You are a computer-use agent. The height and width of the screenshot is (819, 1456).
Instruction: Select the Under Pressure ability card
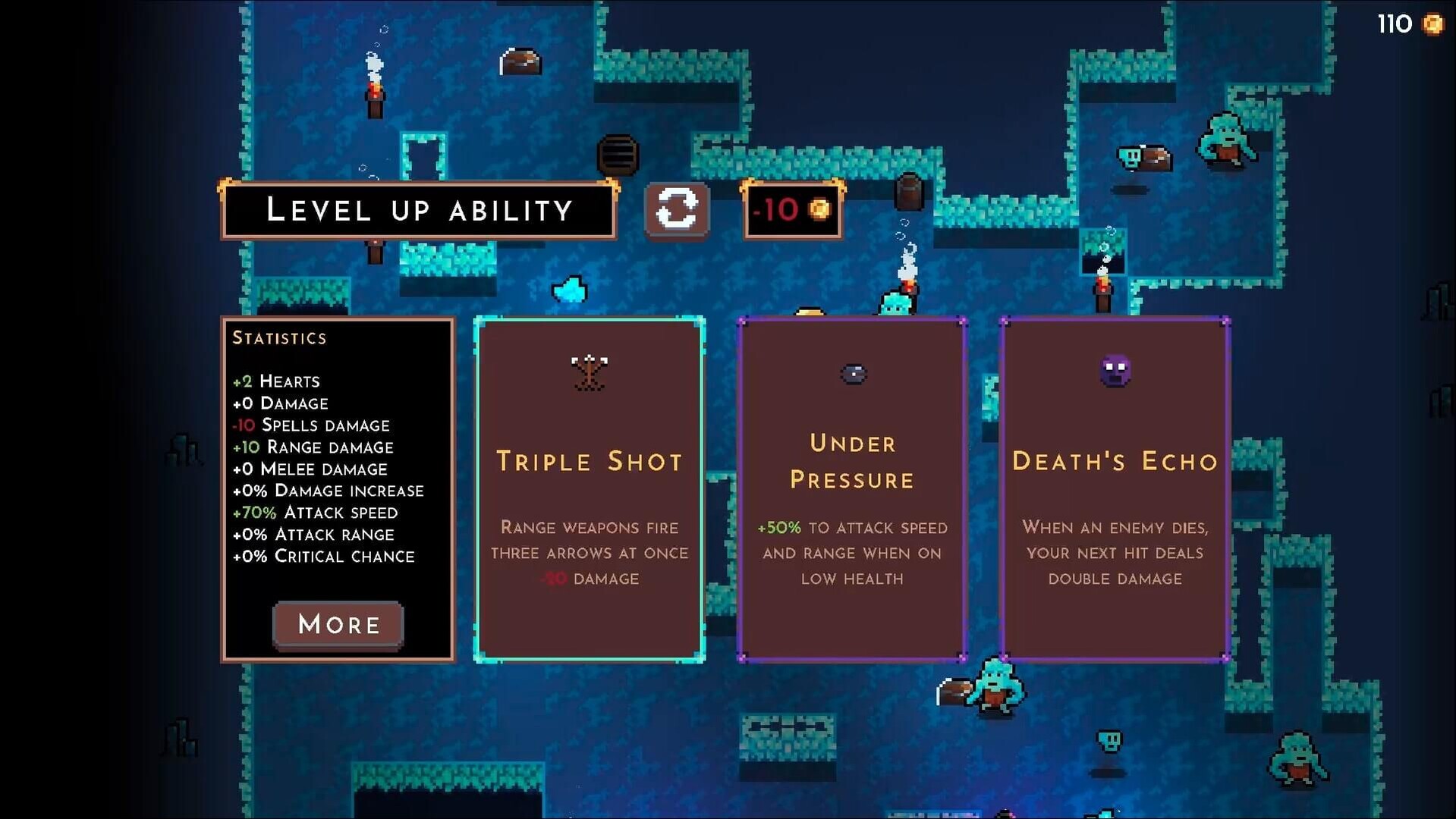click(x=851, y=489)
